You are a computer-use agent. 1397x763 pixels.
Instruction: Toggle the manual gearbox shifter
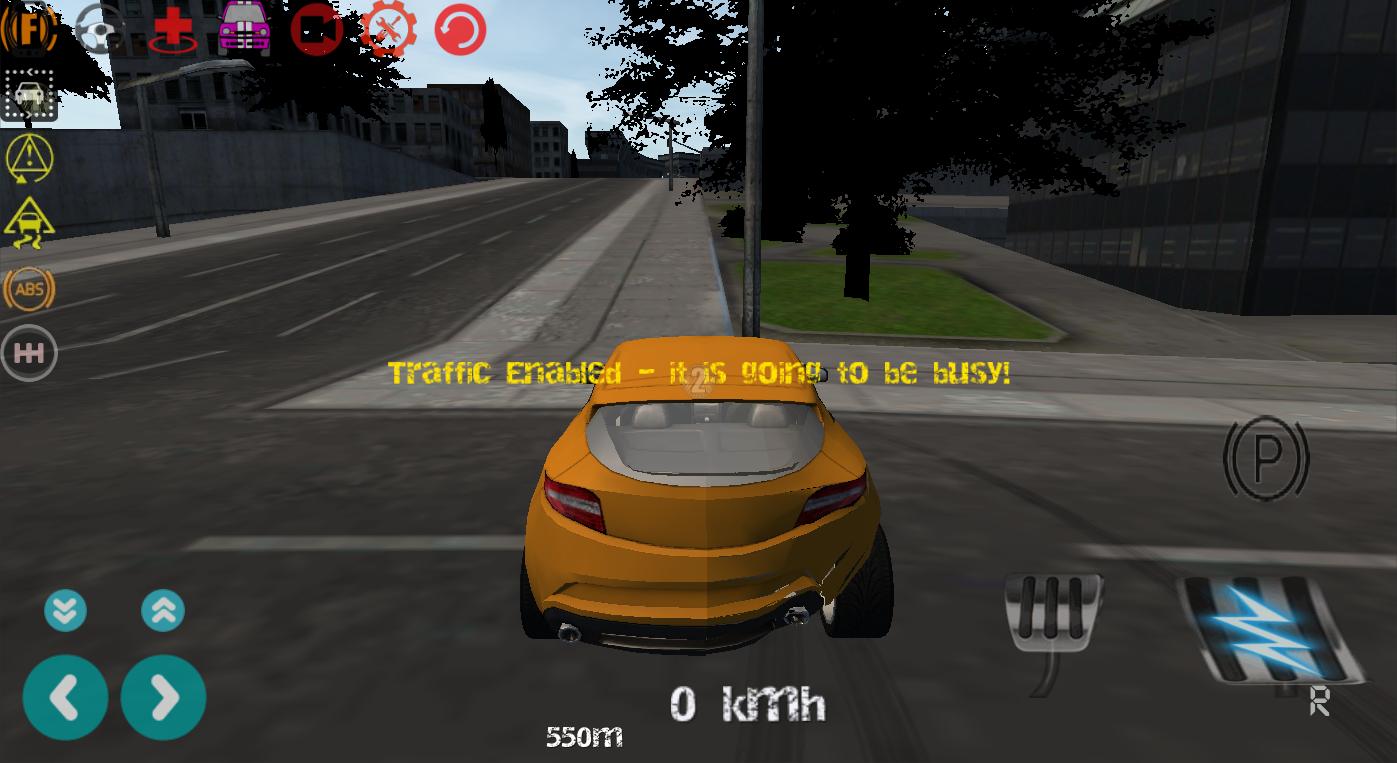28,352
